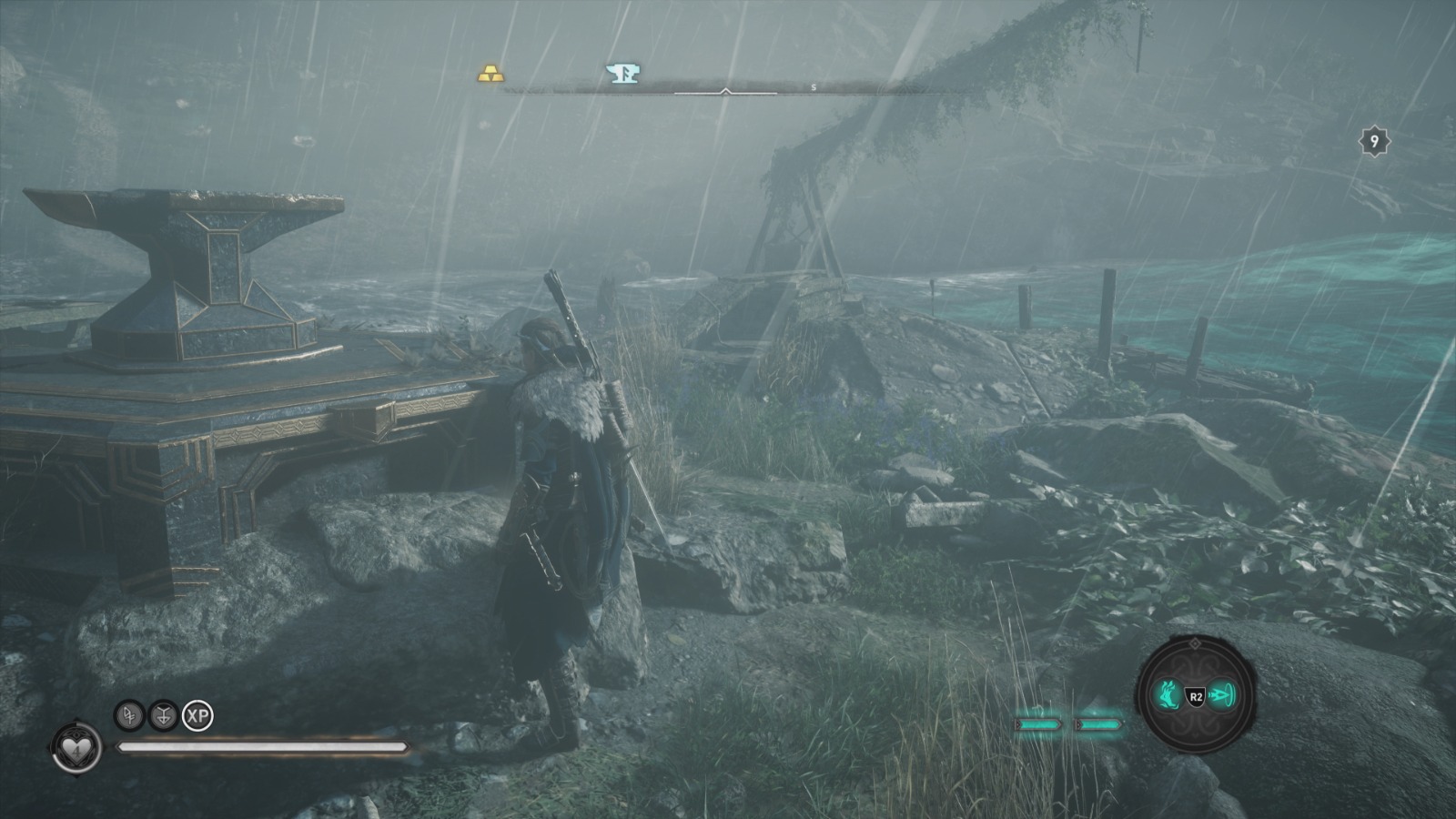
Task: Toggle the right adrenaline segment bar
Action: tap(1097, 723)
